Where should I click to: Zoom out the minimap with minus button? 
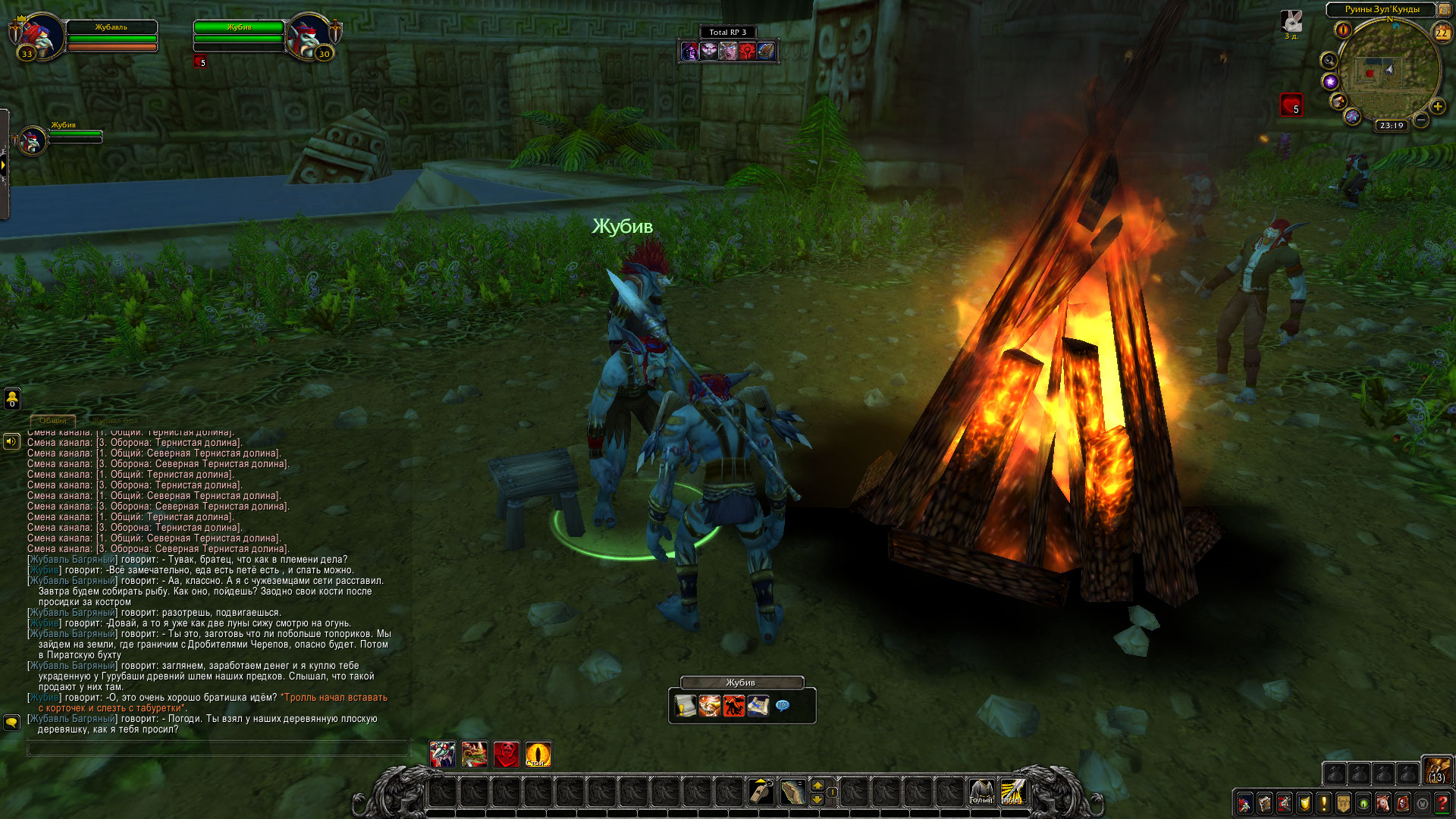pos(1421,120)
